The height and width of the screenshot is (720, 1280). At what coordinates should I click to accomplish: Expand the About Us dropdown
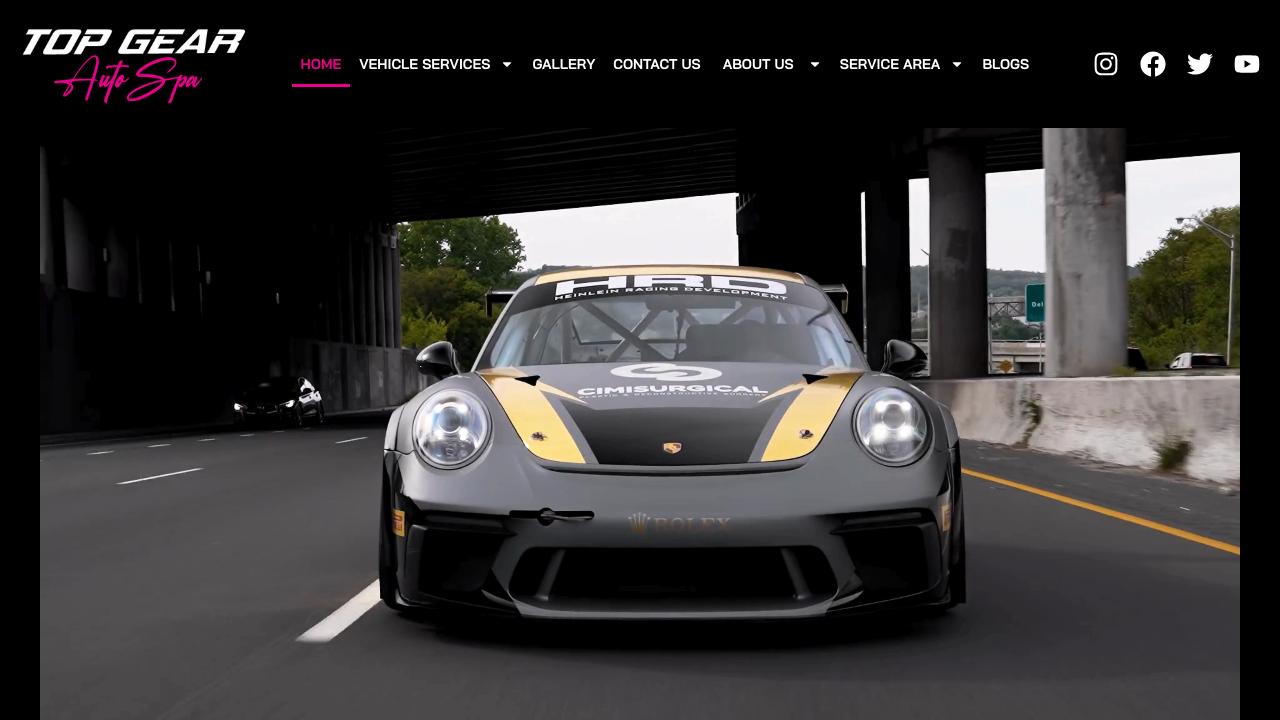pyautogui.click(x=758, y=64)
